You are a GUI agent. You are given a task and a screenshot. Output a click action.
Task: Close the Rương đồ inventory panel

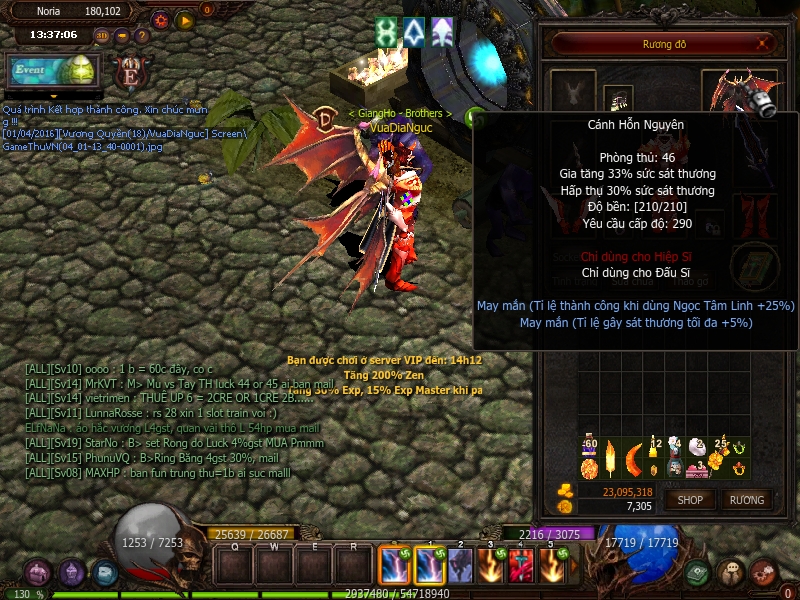pos(764,43)
